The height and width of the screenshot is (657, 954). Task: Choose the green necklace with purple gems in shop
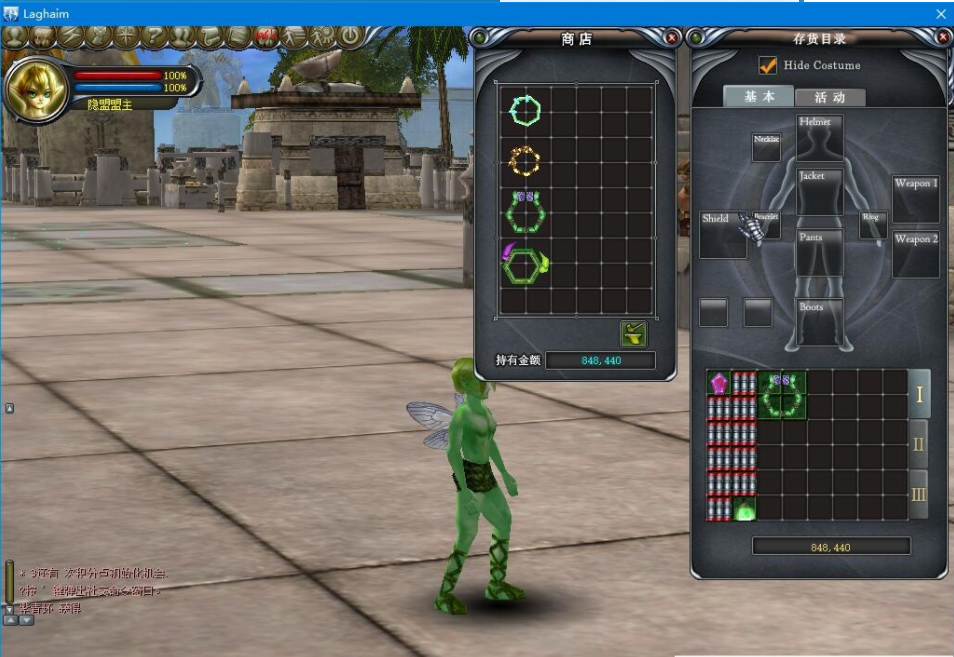coord(524,209)
